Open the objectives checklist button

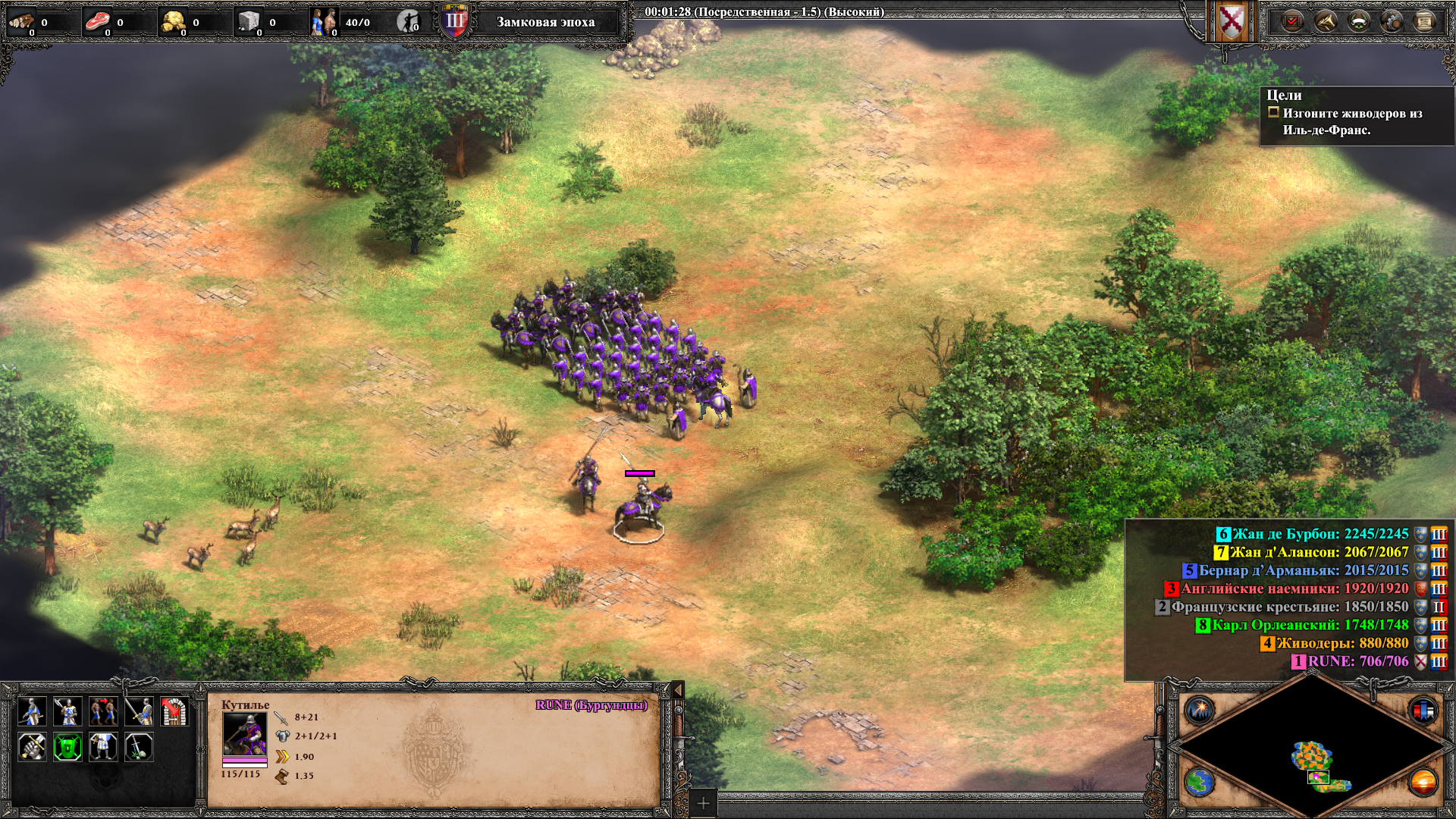click(1291, 21)
